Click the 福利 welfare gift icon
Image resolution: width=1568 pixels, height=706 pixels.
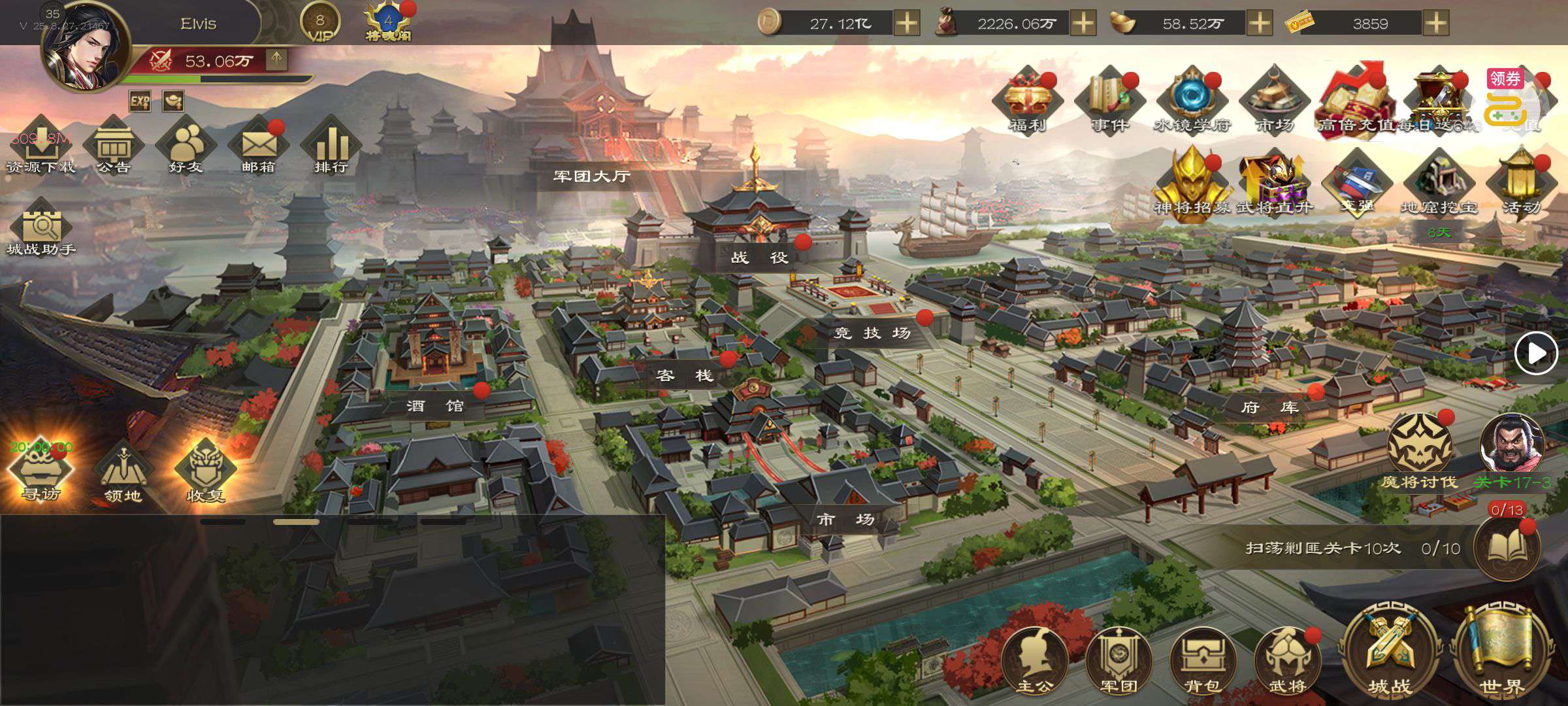(x=1027, y=99)
